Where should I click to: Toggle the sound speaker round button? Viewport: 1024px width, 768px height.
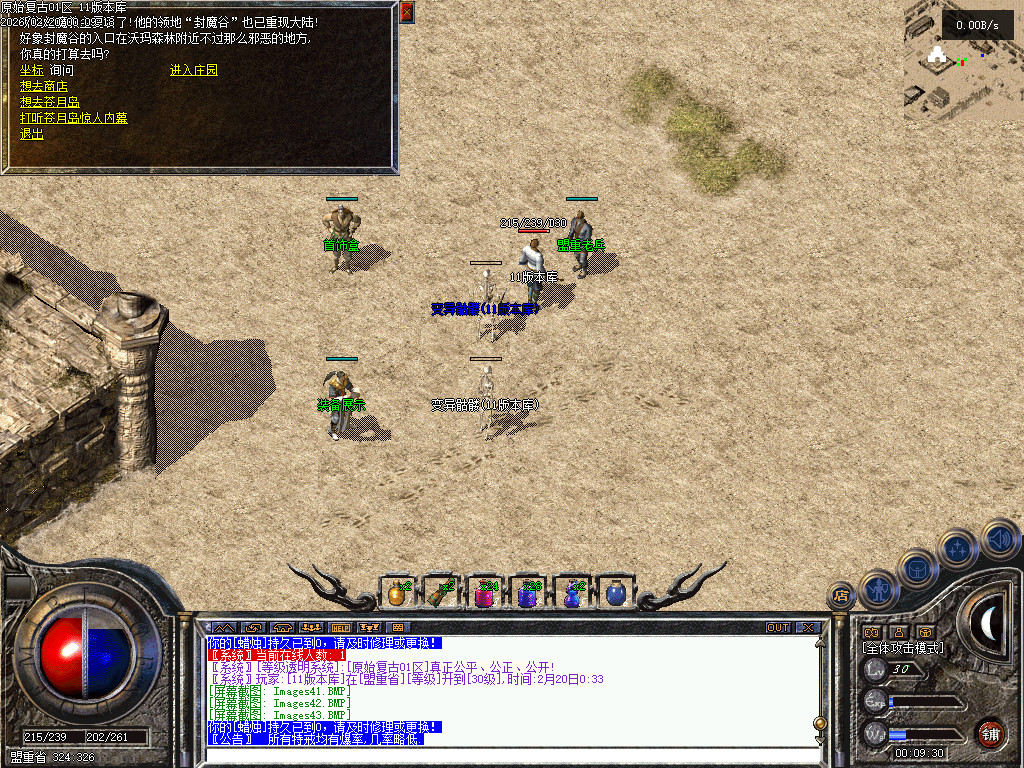(1000, 538)
